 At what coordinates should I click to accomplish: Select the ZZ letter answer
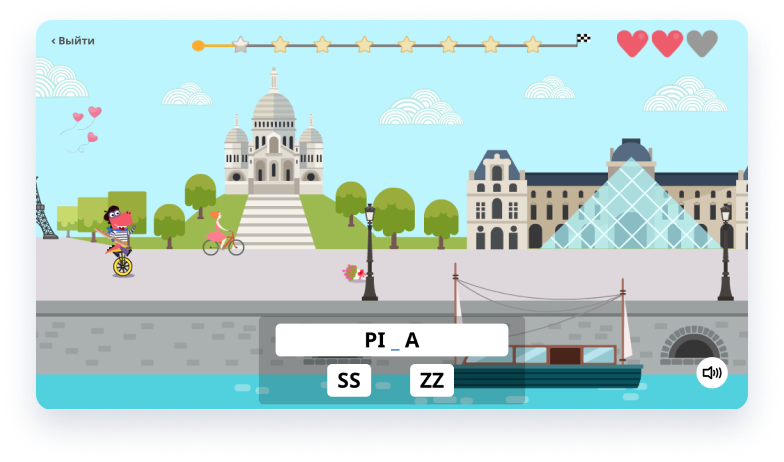point(432,380)
